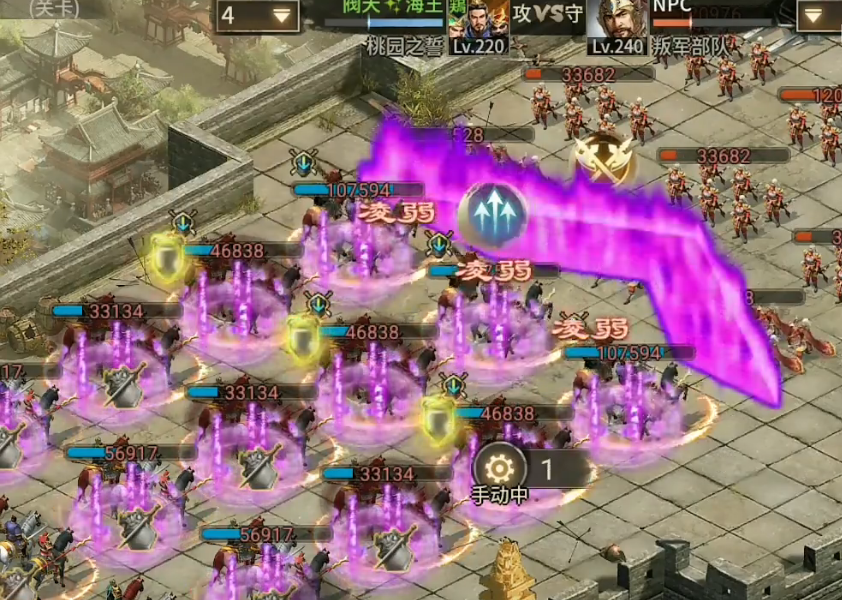Activate the triple-arrow skill icon
The image size is (842, 600).
pos(493,213)
